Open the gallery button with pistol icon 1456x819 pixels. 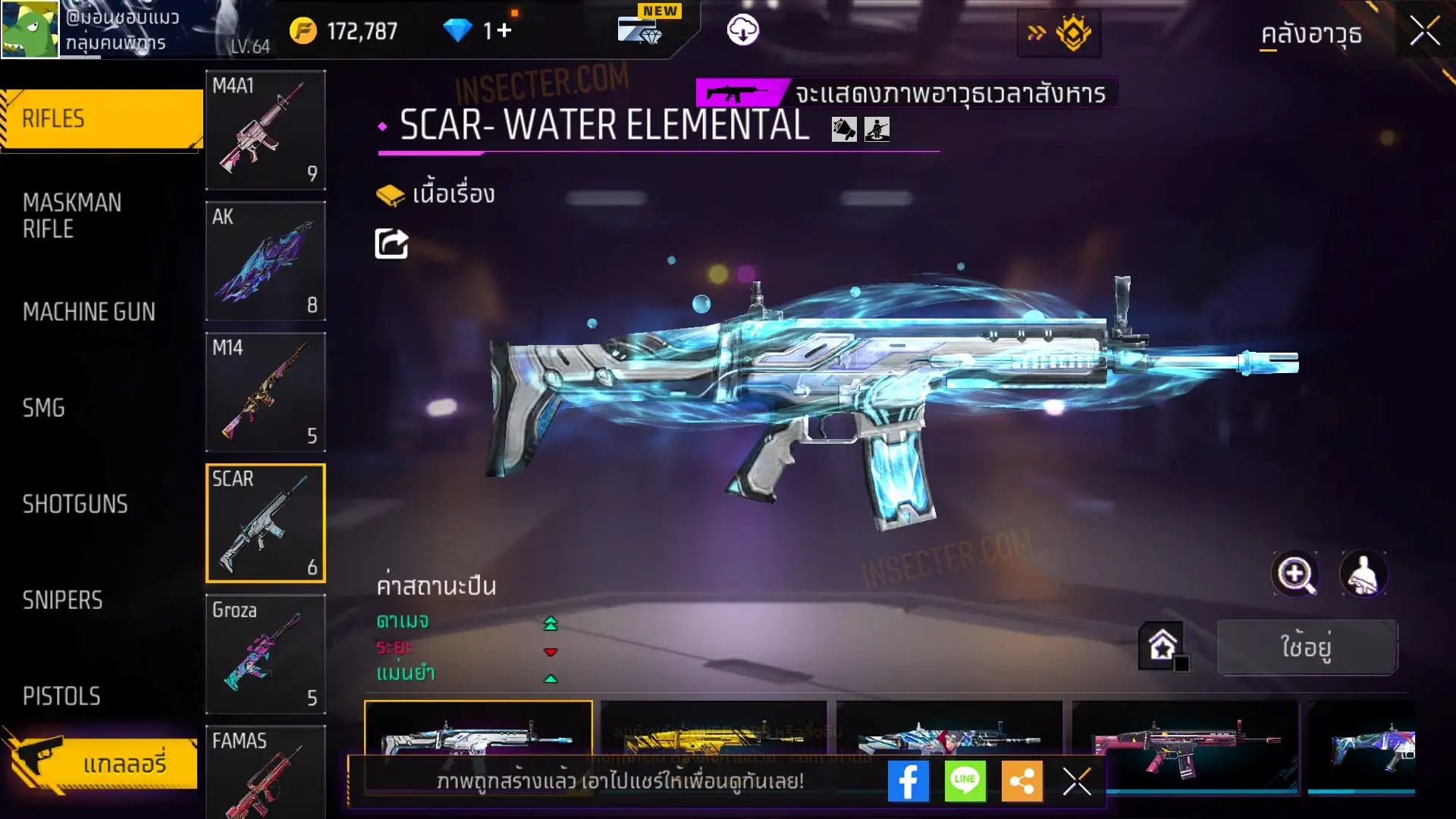coord(102,762)
